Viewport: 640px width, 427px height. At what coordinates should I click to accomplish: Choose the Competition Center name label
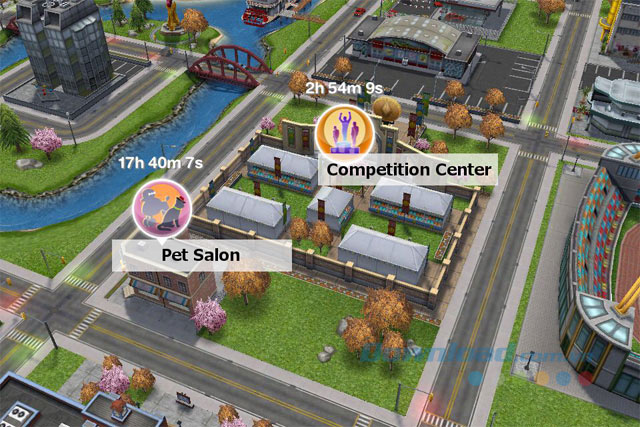(x=410, y=169)
